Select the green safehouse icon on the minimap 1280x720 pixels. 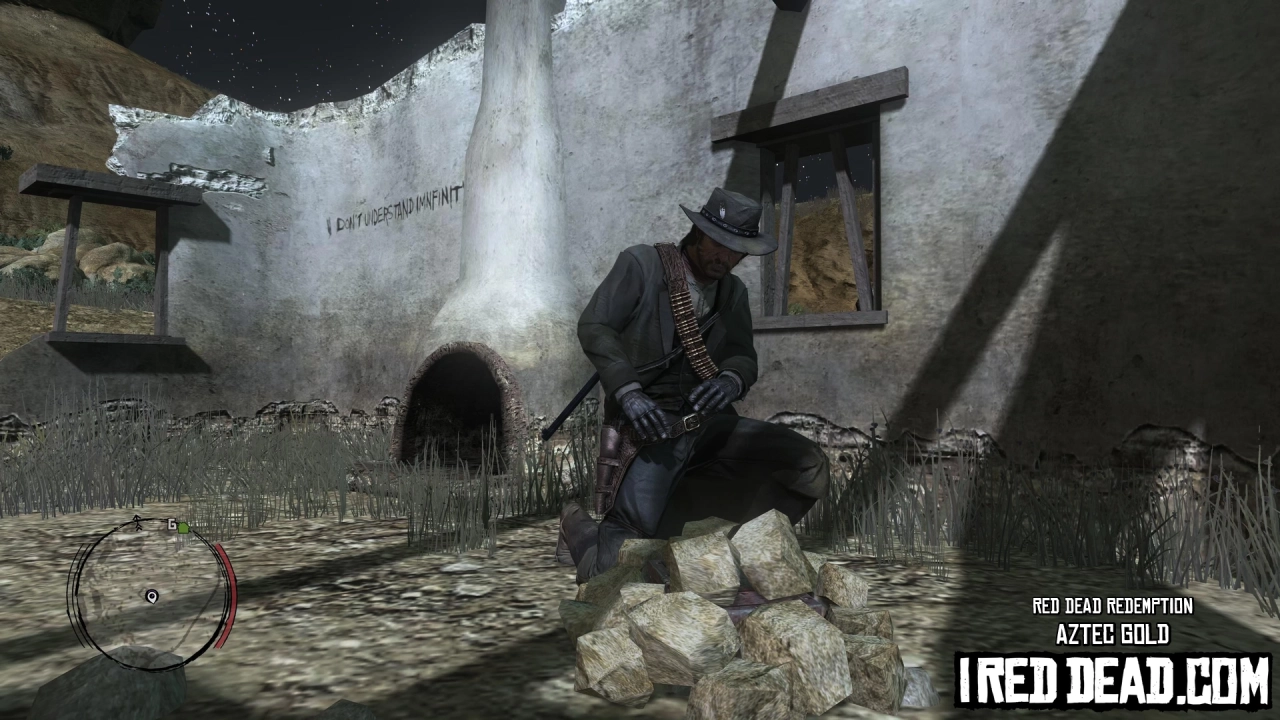[184, 528]
